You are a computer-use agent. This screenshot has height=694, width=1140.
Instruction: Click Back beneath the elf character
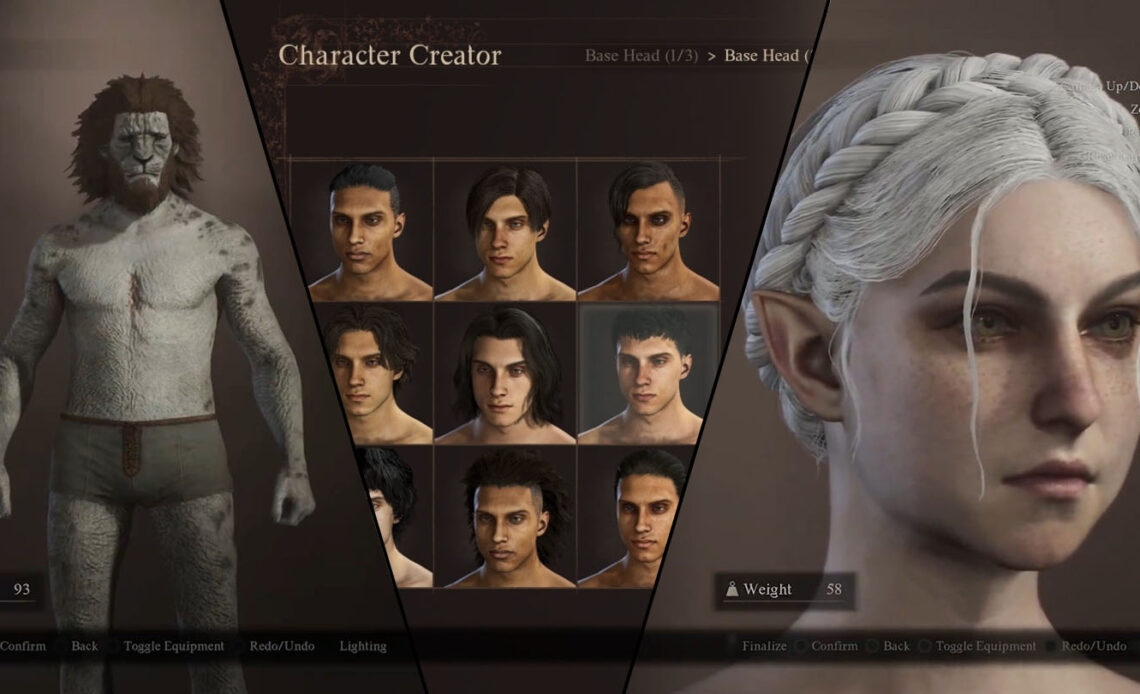[x=896, y=646]
